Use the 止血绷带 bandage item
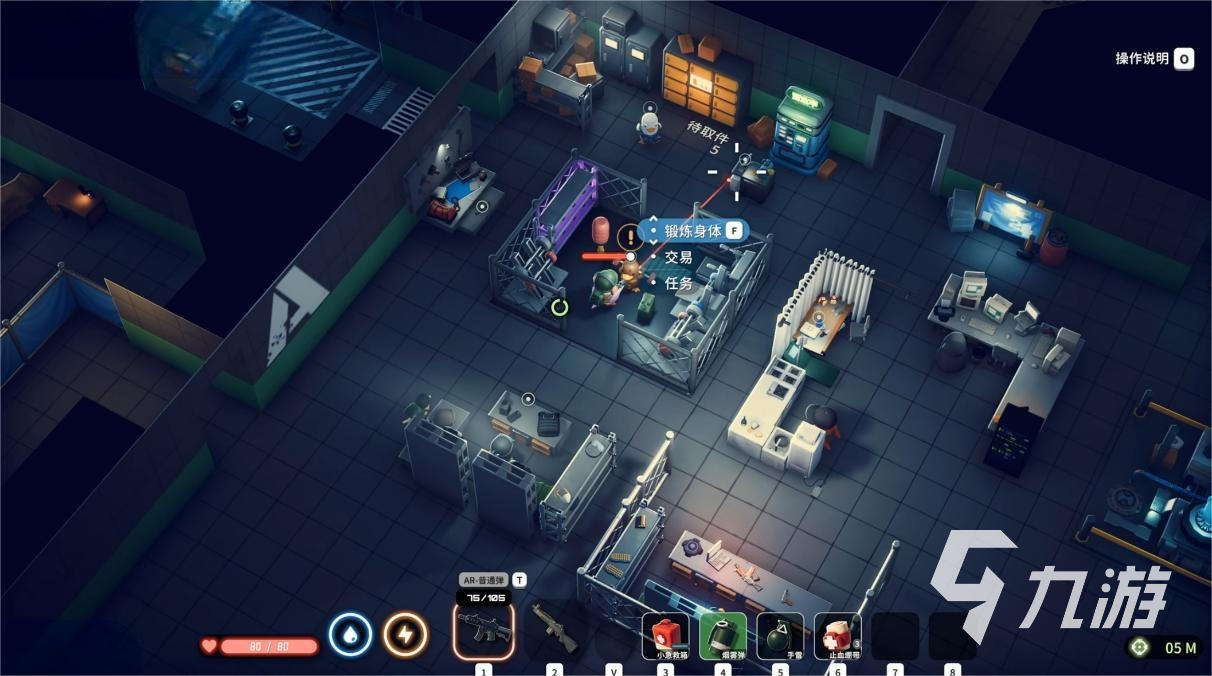 pyautogui.click(x=837, y=636)
